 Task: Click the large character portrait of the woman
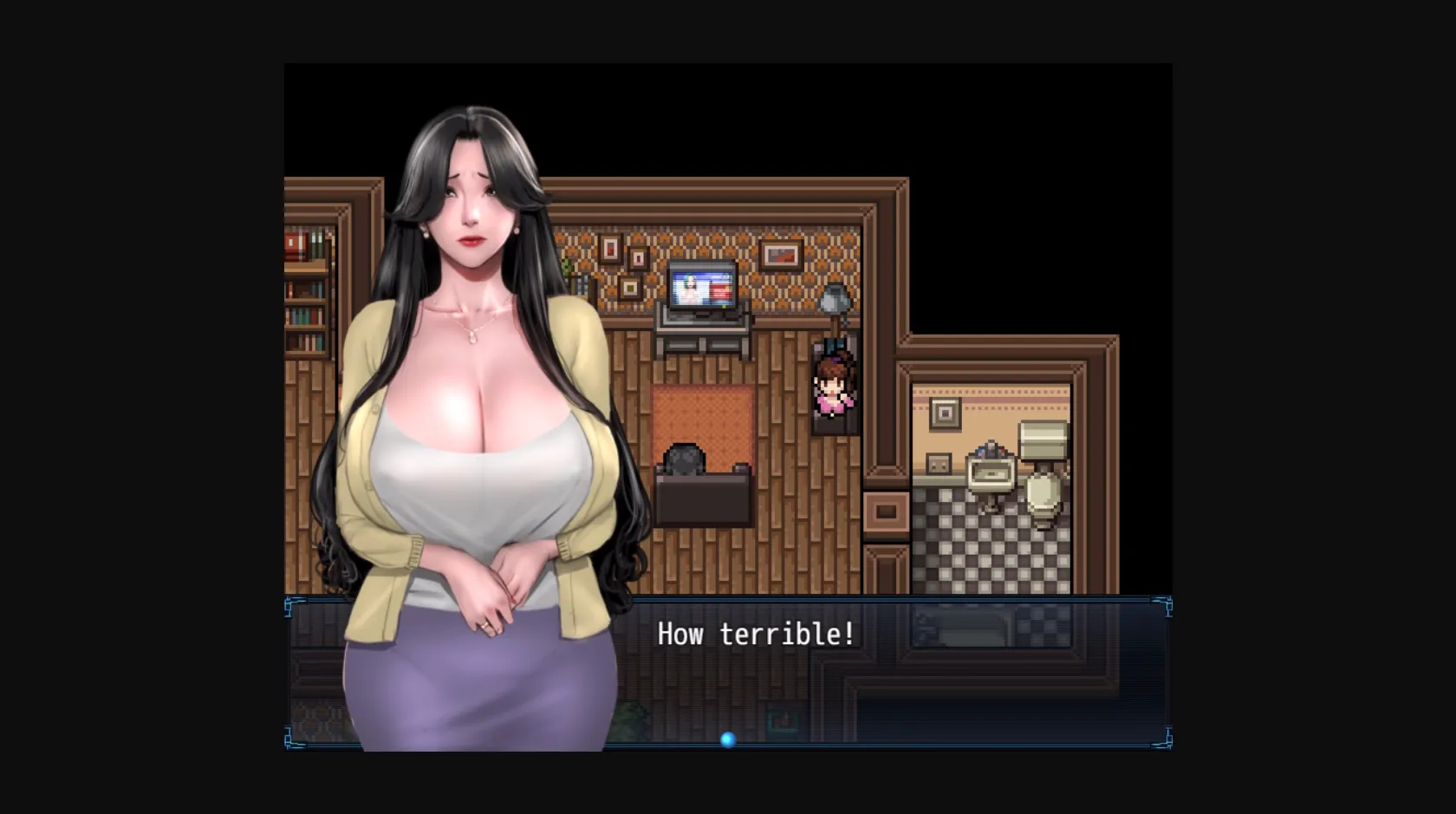[x=472, y=390]
